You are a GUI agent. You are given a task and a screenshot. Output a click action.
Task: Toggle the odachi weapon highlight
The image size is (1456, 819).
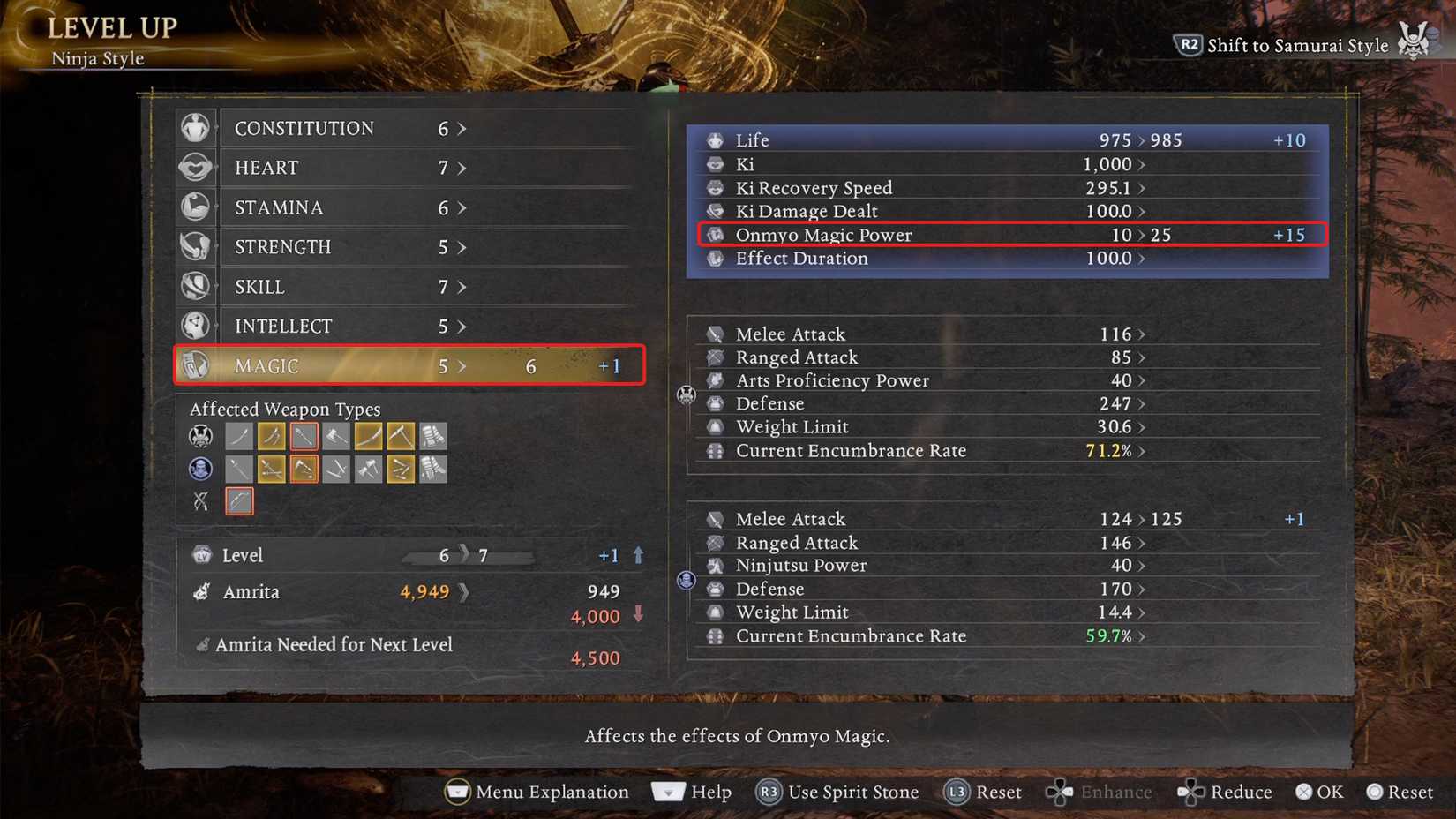tap(369, 435)
